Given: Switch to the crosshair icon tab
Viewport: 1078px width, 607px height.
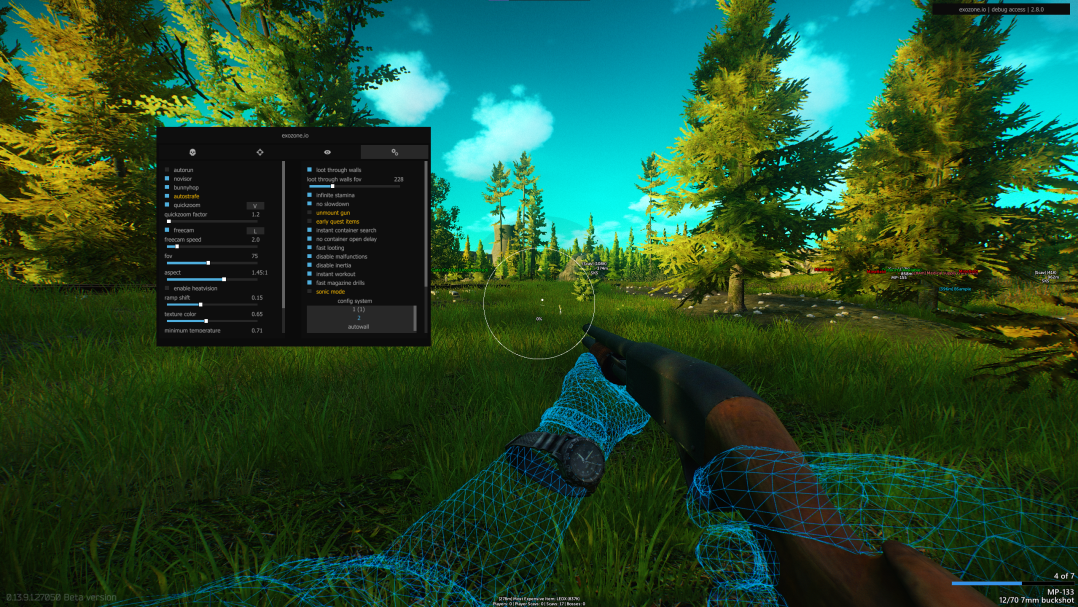Looking at the screenshot, I should coord(259,152).
